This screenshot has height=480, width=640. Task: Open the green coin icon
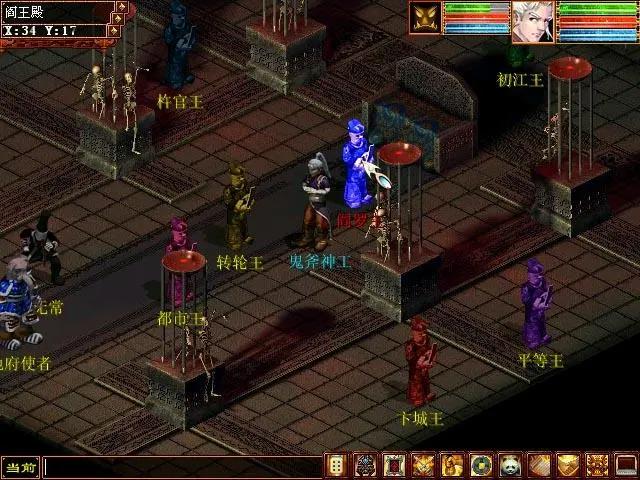pos(482,466)
